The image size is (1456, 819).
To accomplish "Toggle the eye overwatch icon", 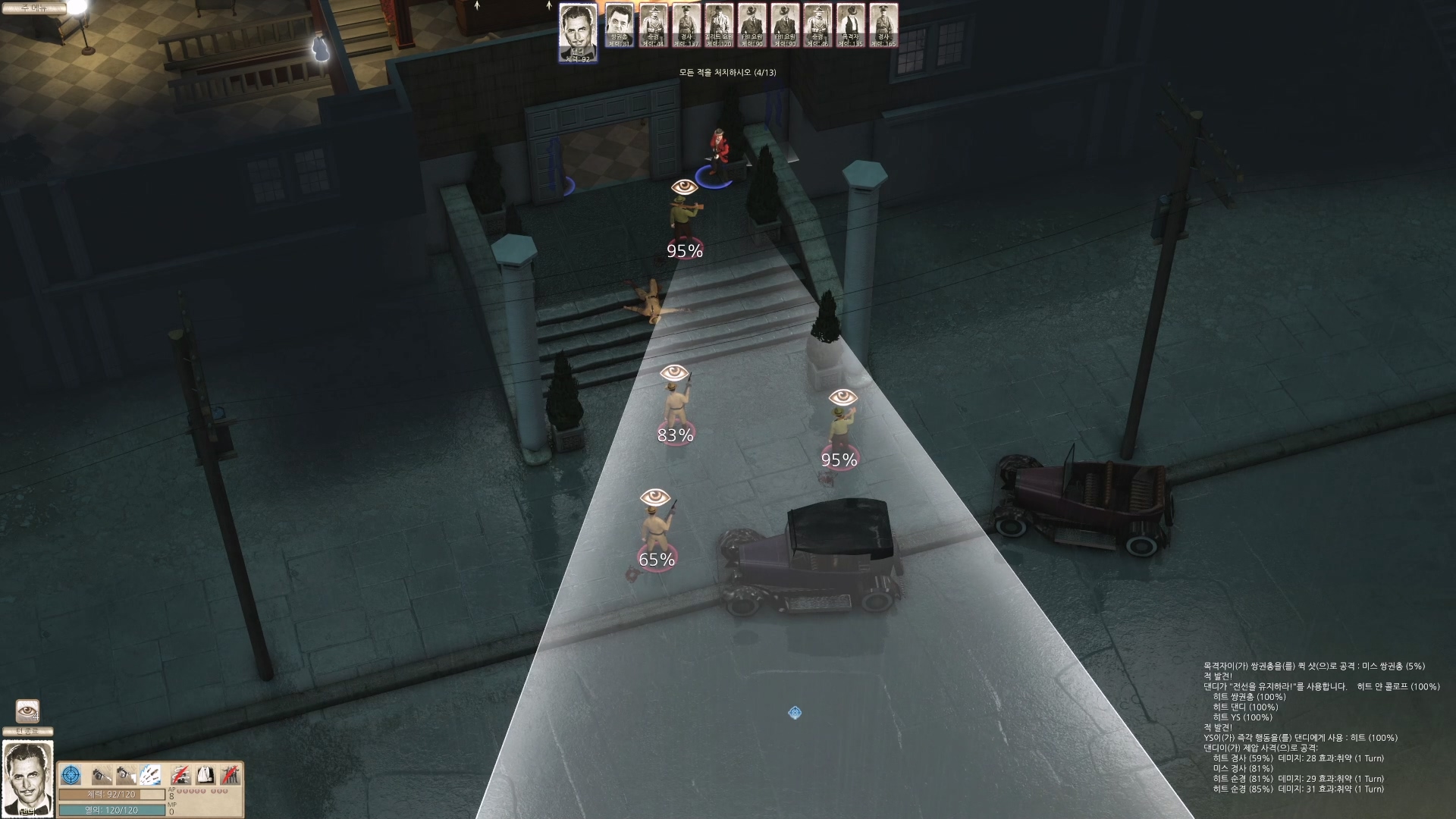I will click(x=27, y=711).
